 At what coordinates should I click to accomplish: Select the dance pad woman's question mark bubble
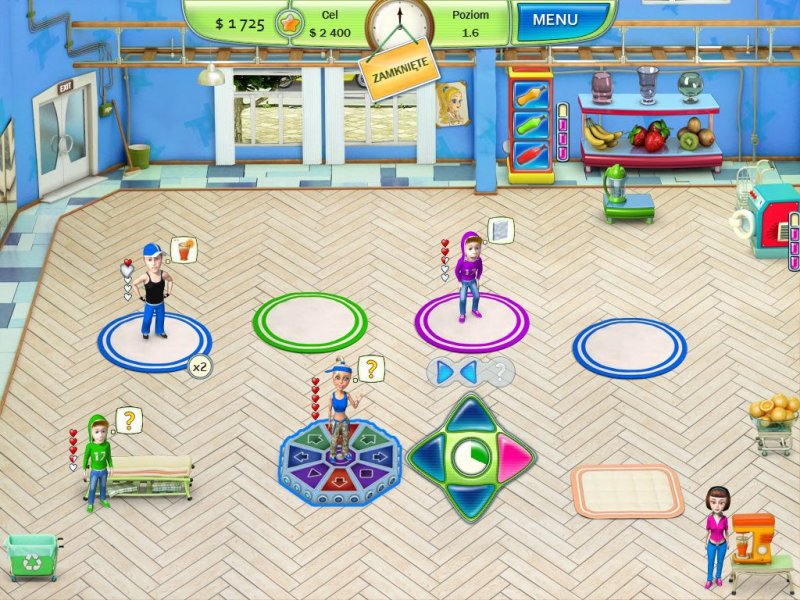pyautogui.click(x=371, y=370)
